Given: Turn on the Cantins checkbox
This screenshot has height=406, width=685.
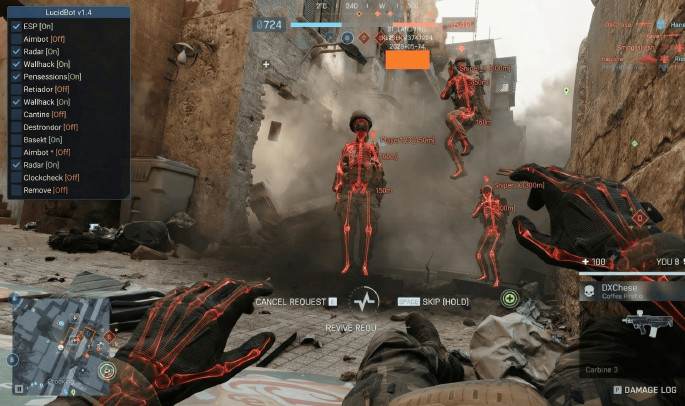Looking at the screenshot, I should (x=16, y=114).
